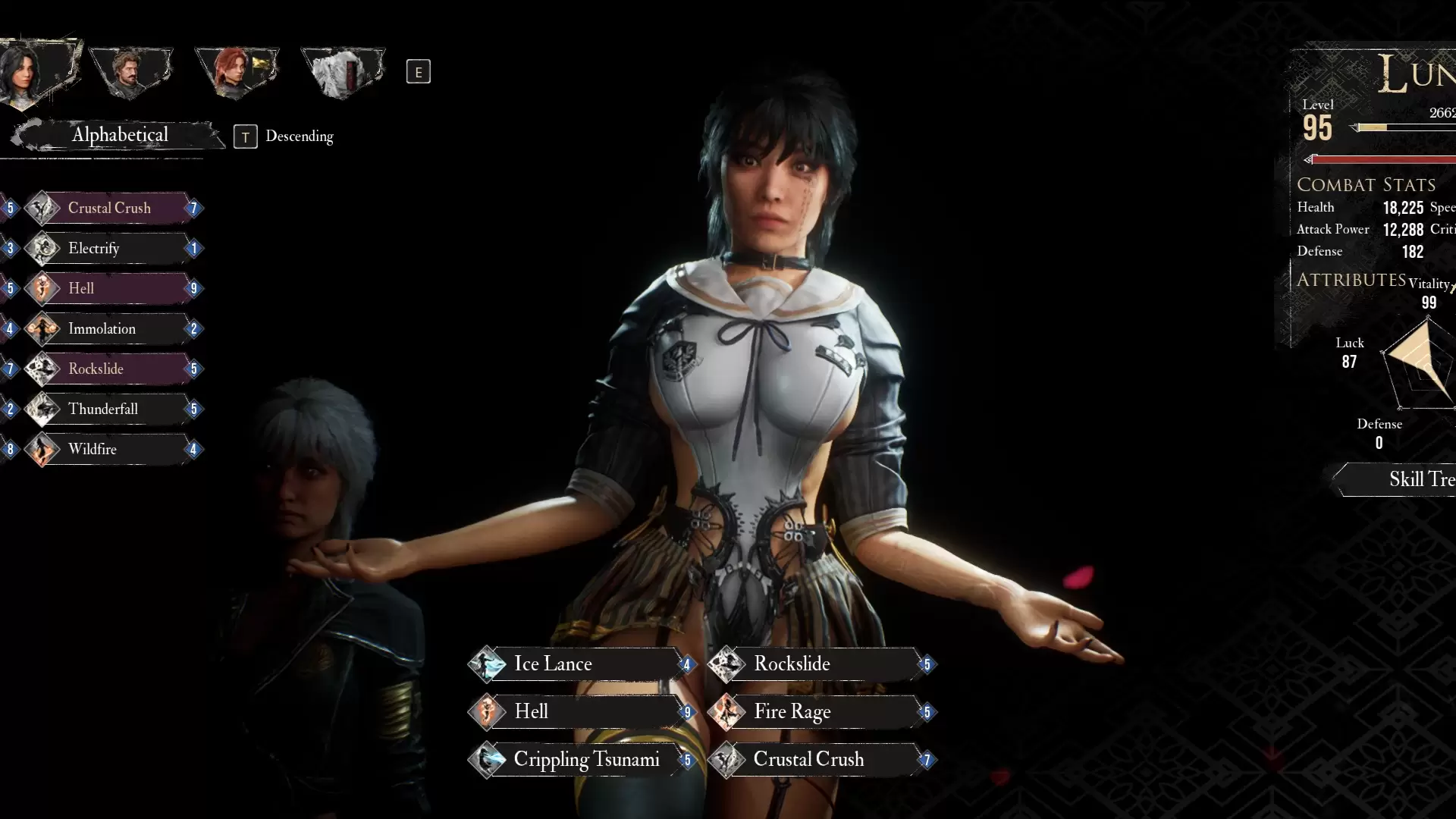The width and height of the screenshot is (1456, 819).
Task: Select Crustal Crush in the skill list
Action: 110,208
